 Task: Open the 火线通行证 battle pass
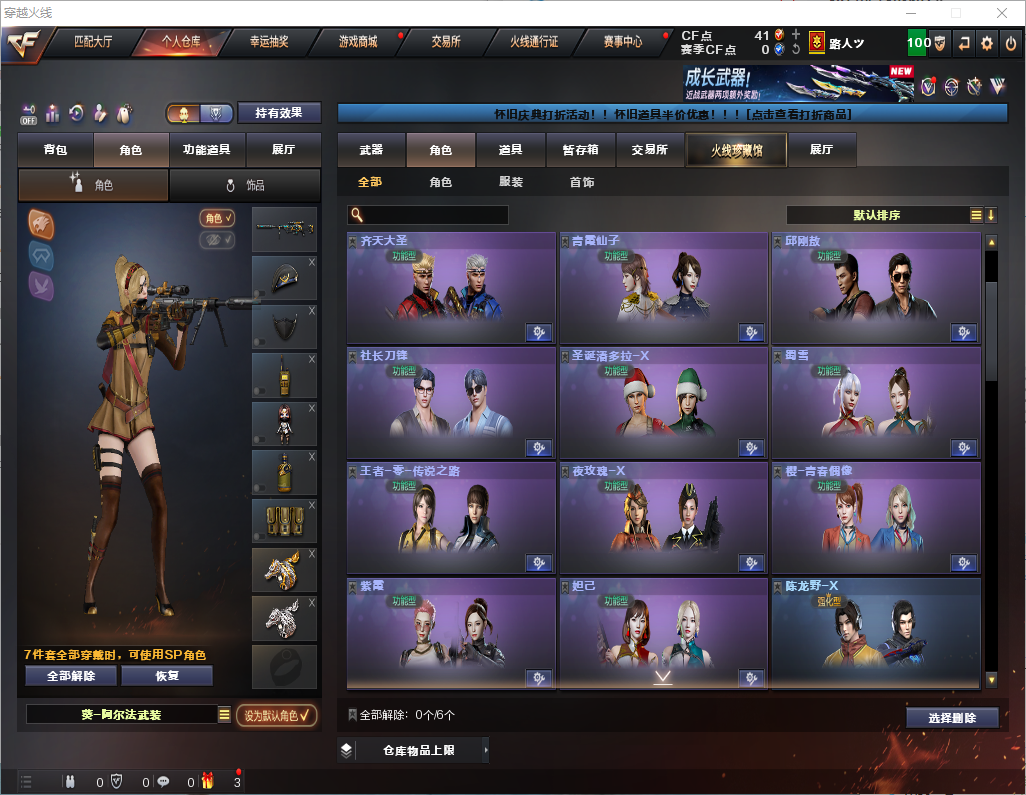534,42
